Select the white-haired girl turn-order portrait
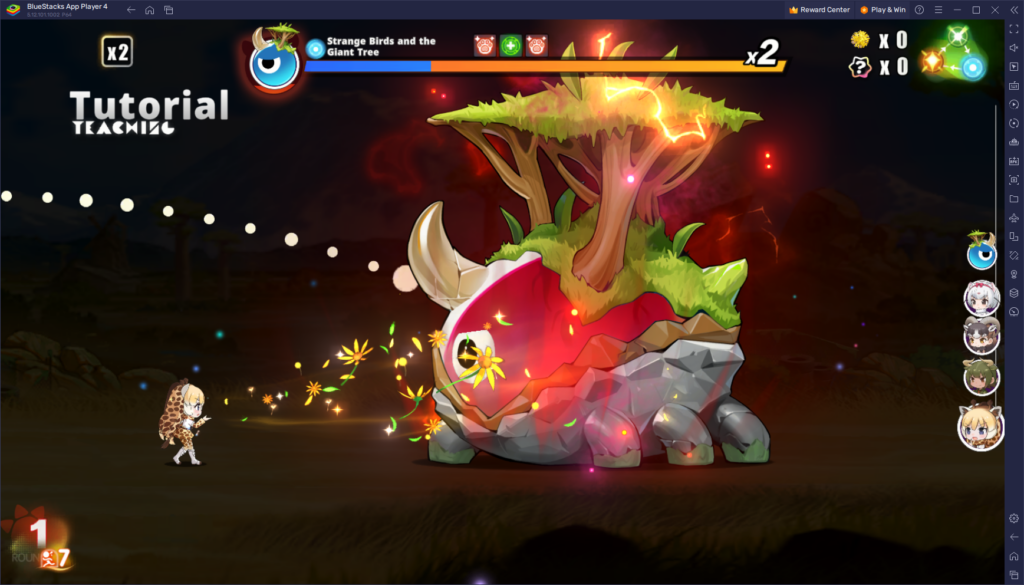Viewport: 1024px width, 585px height. click(981, 297)
